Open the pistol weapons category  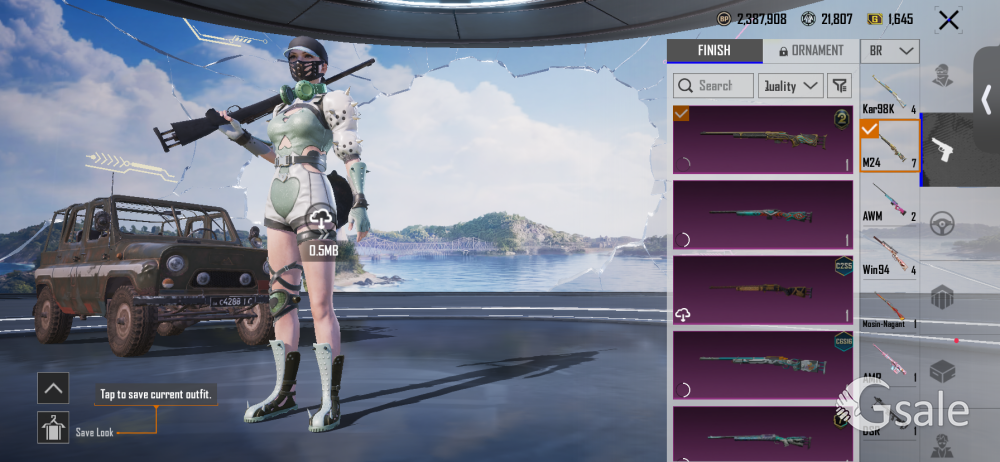coord(941,150)
